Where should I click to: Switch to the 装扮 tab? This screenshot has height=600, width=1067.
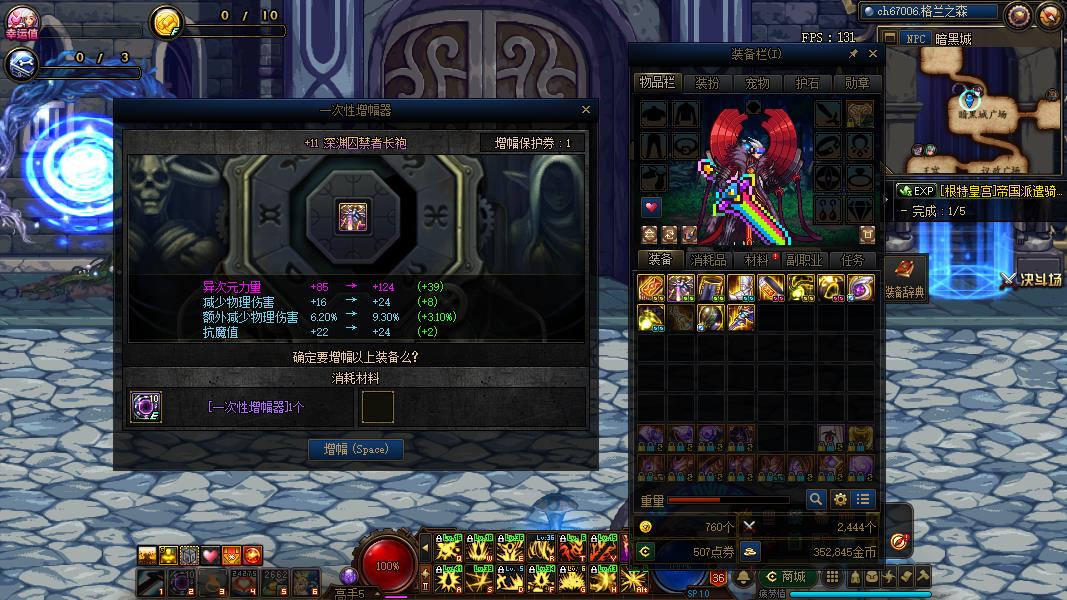tap(708, 84)
